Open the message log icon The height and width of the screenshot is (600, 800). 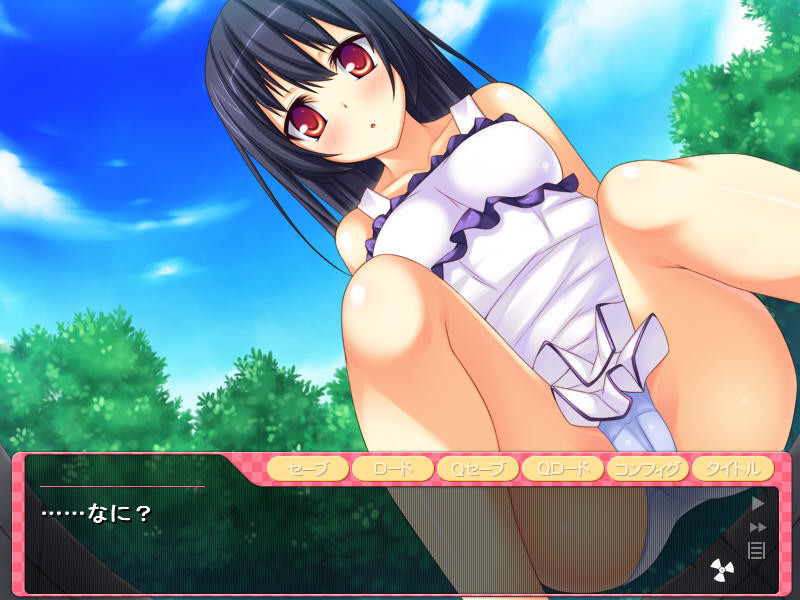click(757, 549)
